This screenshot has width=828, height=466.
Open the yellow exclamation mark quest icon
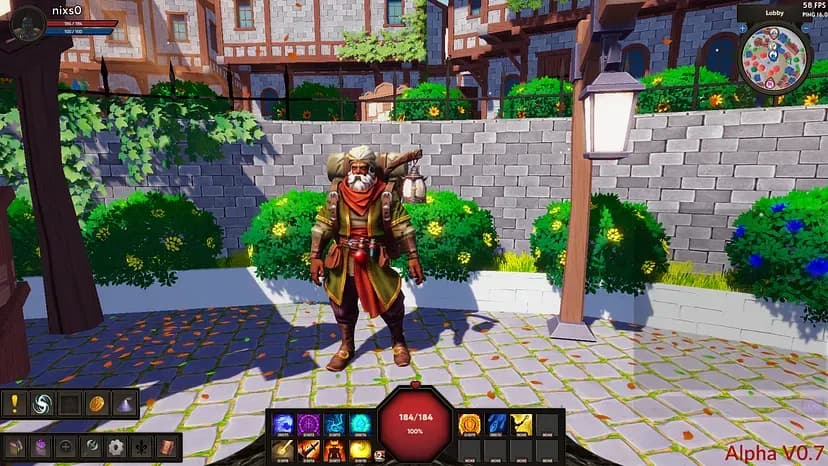pos(15,404)
